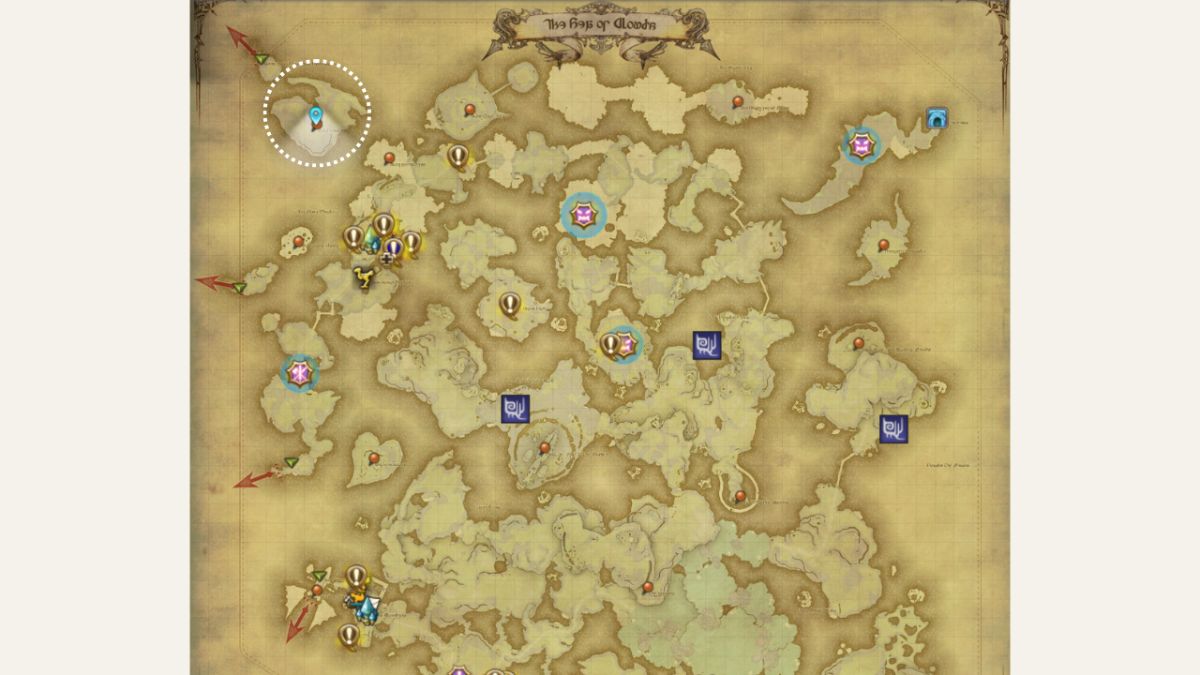Select the FATE marker overlapped by a quest marker
Screen dimensions: 1200x675
pos(627,345)
